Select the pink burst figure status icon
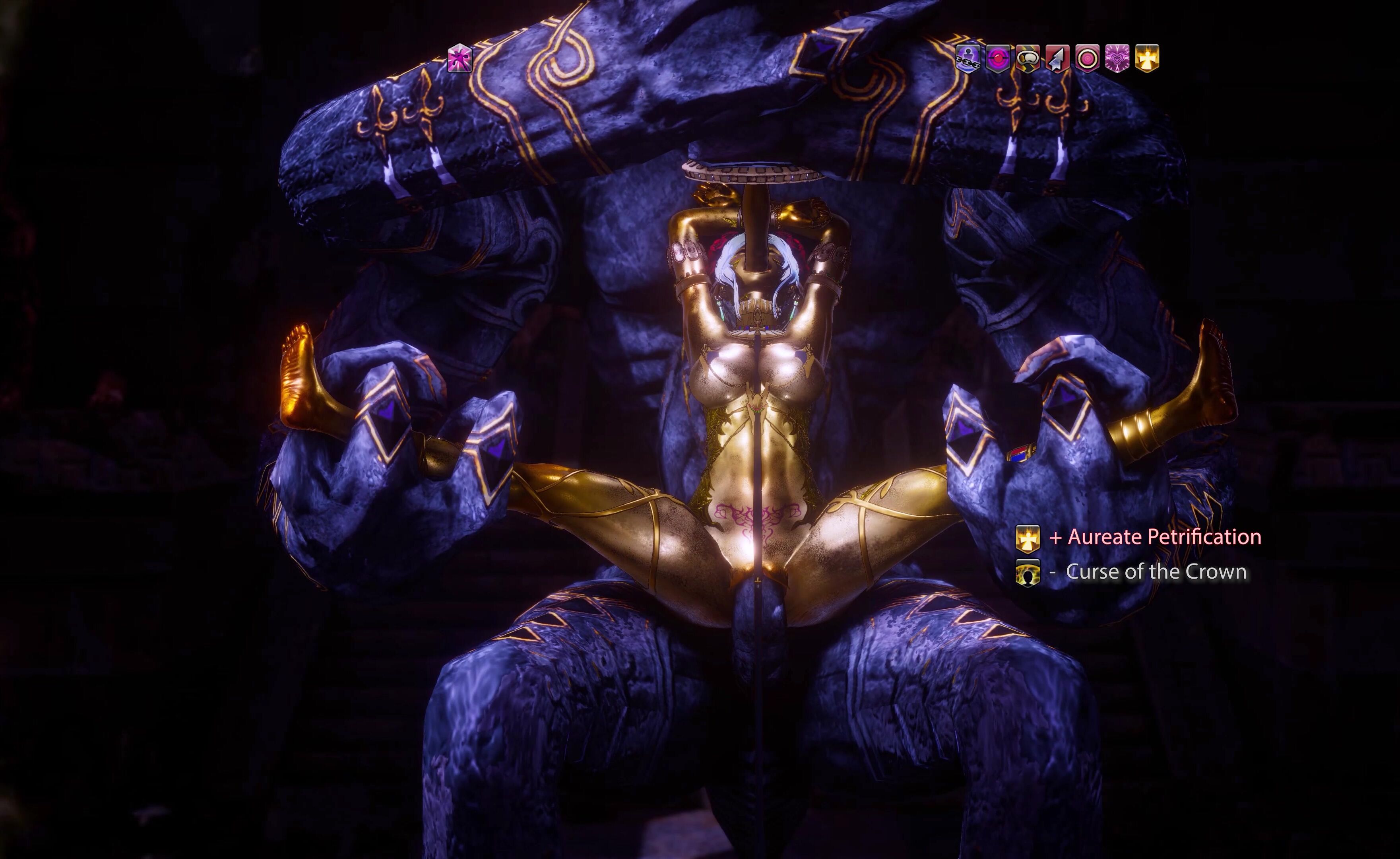 460,58
